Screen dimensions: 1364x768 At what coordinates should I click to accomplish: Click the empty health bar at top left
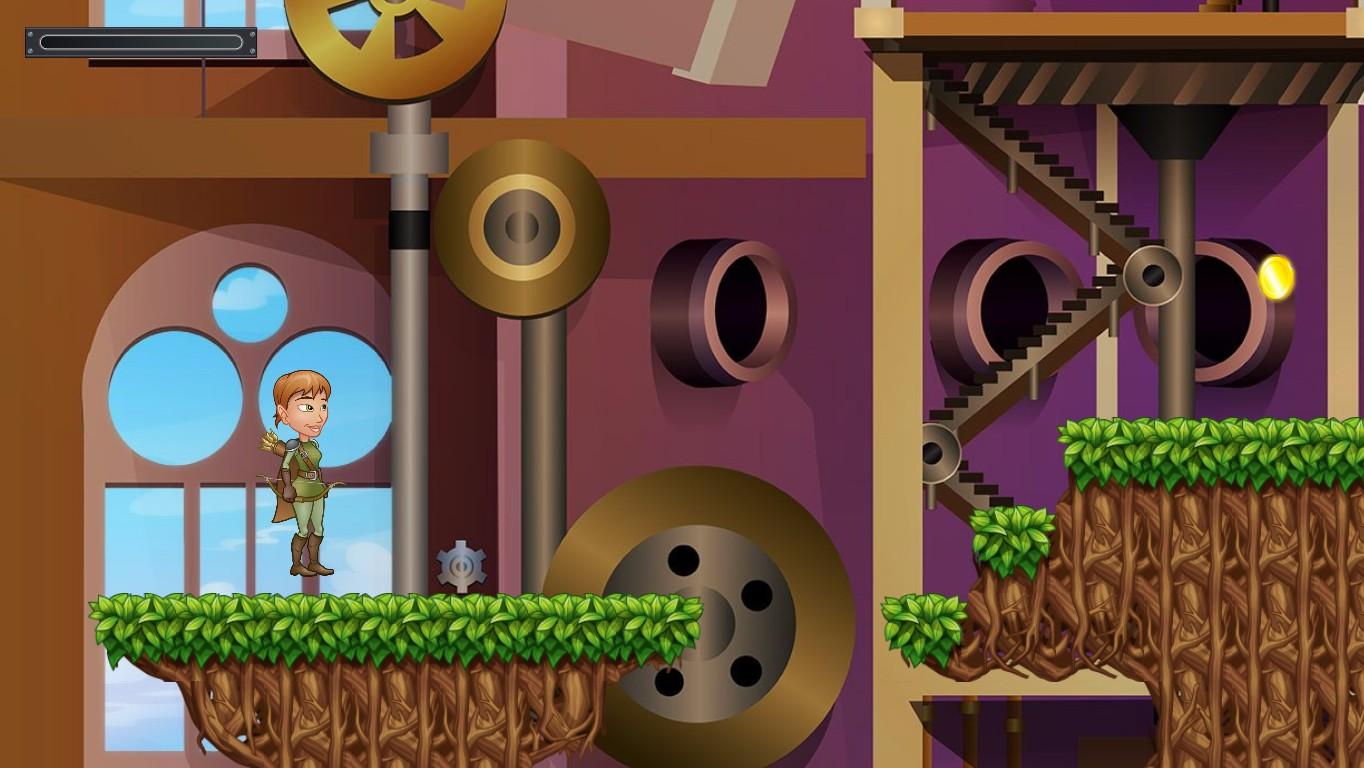click(x=140, y=41)
